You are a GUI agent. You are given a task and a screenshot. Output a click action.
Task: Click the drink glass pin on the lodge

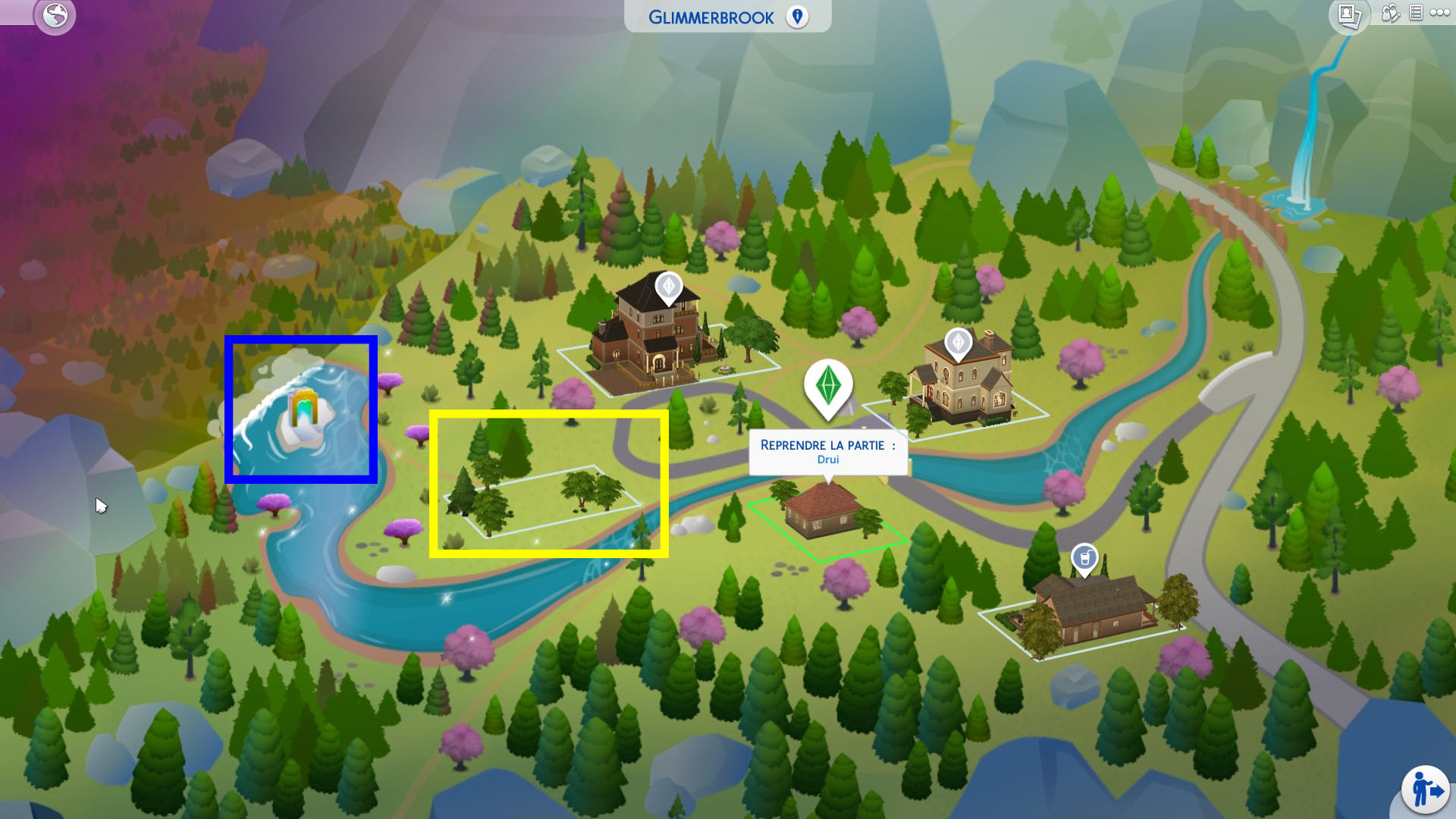[x=1083, y=556]
